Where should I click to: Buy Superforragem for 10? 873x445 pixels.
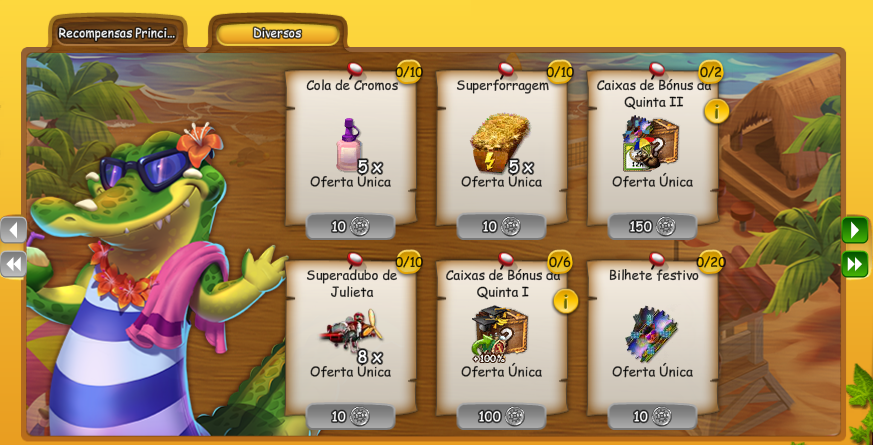pyautogui.click(x=501, y=226)
